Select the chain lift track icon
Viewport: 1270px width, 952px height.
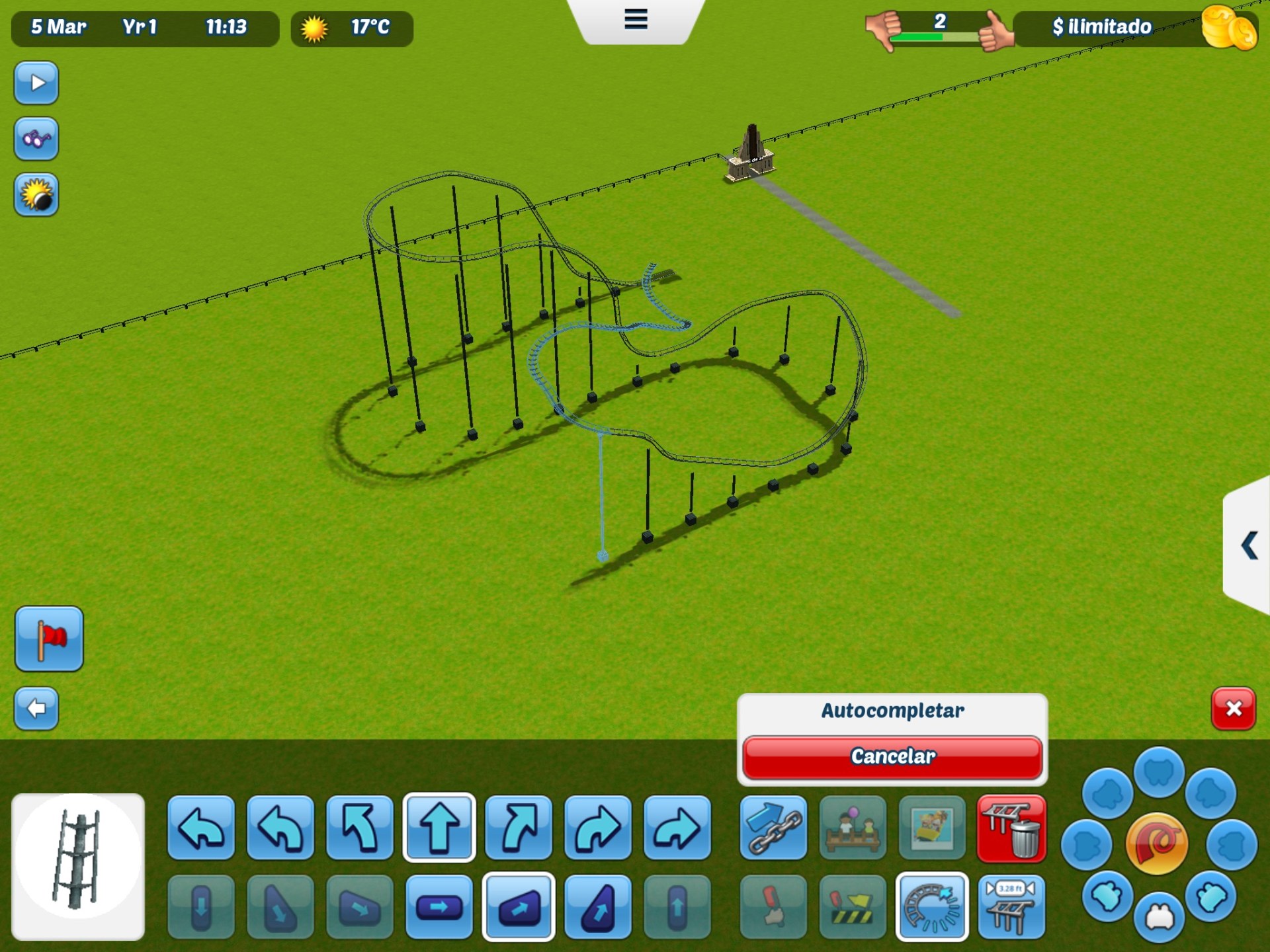click(773, 830)
